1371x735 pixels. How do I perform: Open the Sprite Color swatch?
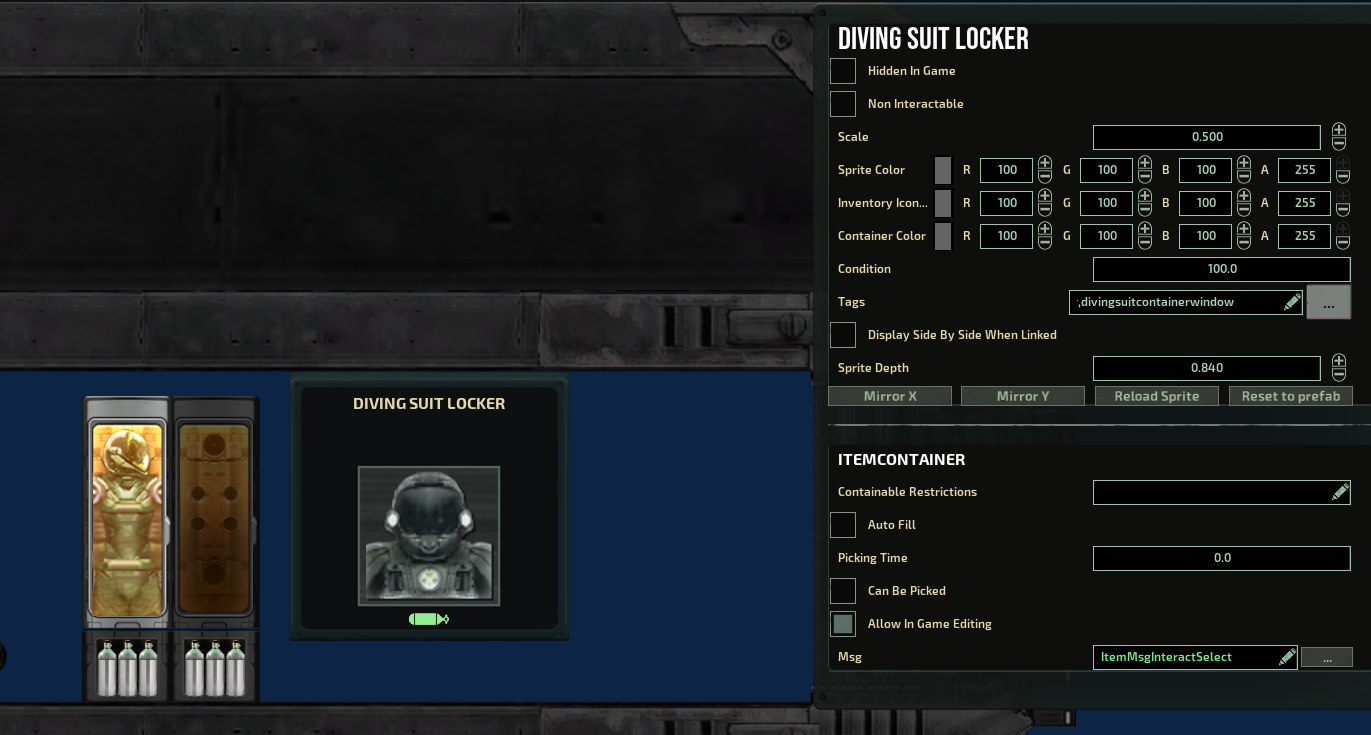(941, 170)
